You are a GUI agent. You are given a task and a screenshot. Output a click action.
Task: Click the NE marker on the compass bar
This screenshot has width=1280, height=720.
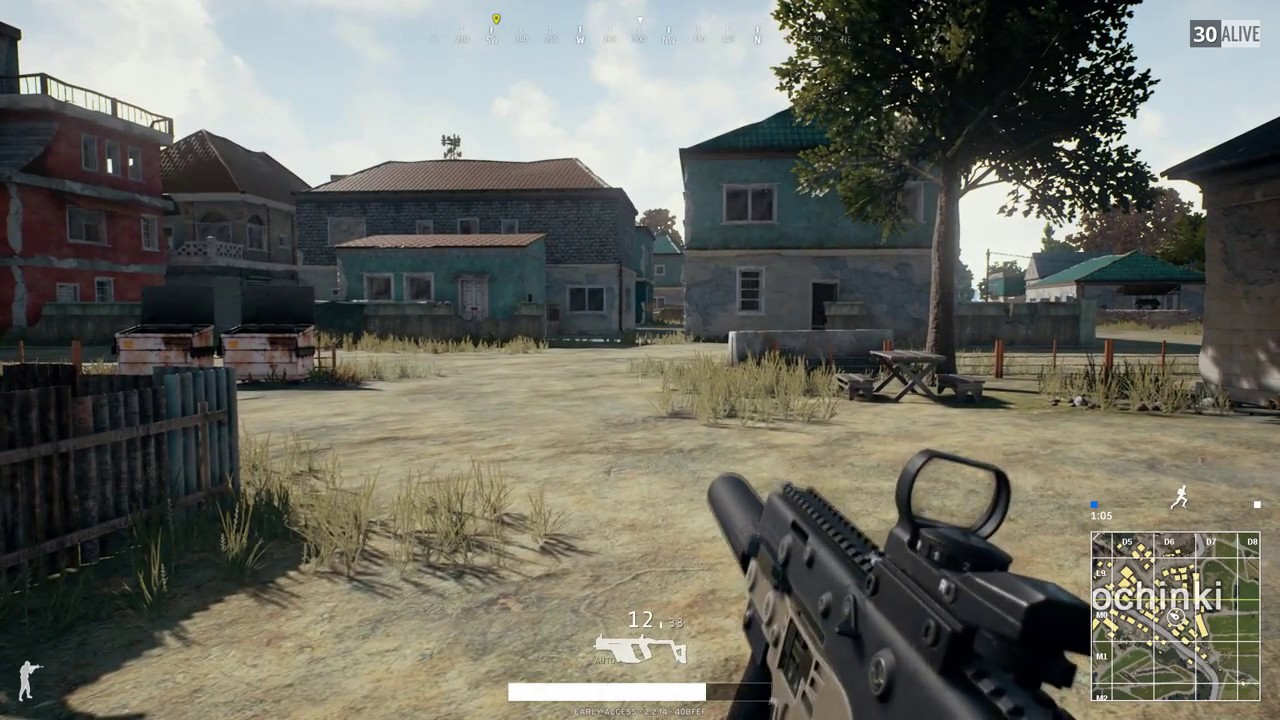click(x=844, y=37)
